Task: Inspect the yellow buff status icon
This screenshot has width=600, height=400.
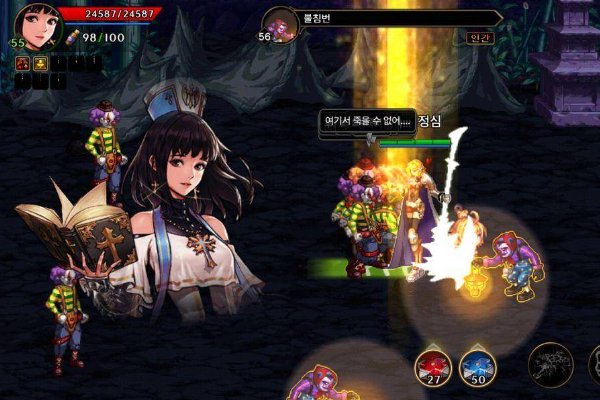Action: [x=39, y=62]
